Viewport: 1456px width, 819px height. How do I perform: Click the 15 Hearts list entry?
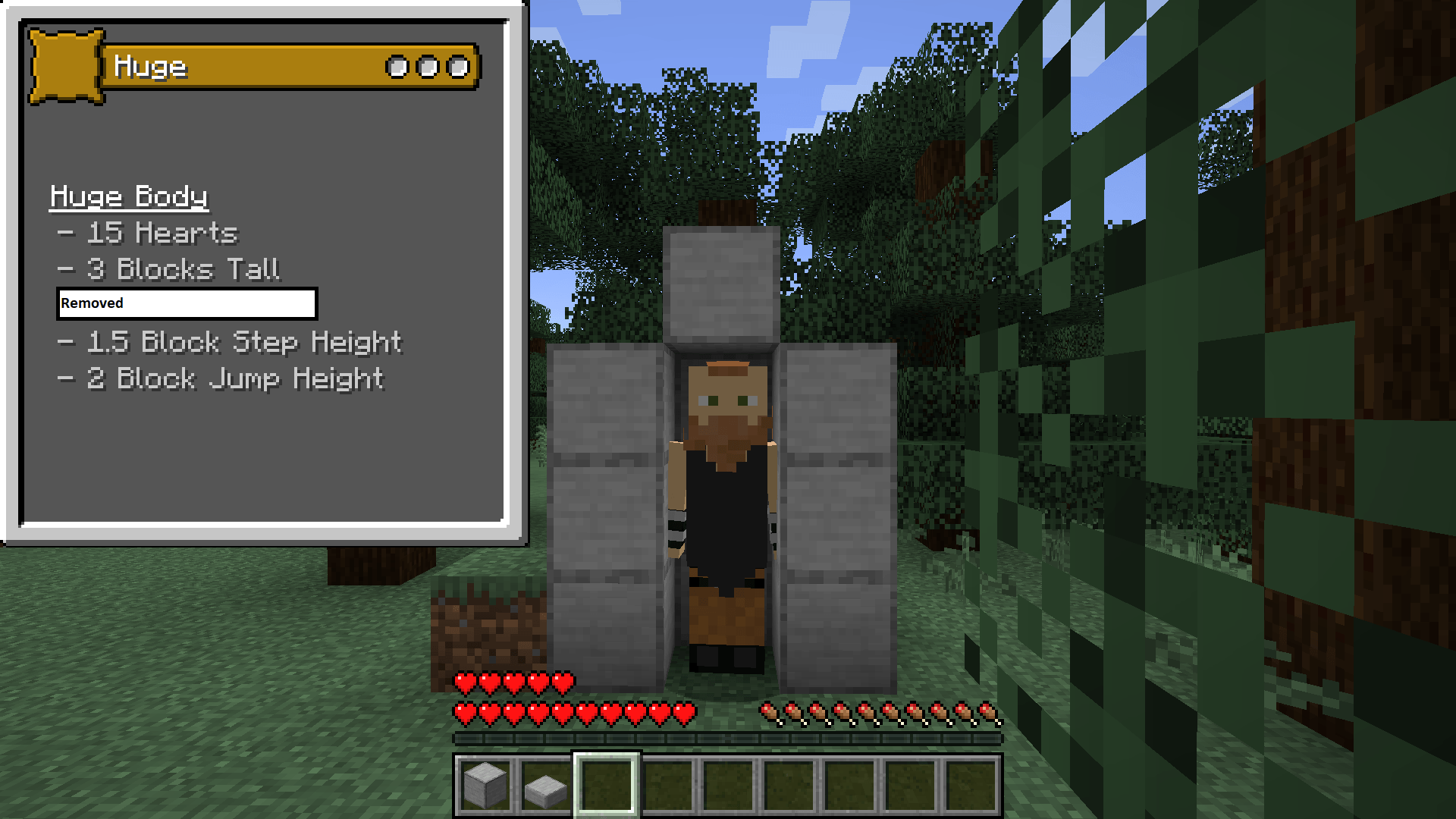point(149,233)
